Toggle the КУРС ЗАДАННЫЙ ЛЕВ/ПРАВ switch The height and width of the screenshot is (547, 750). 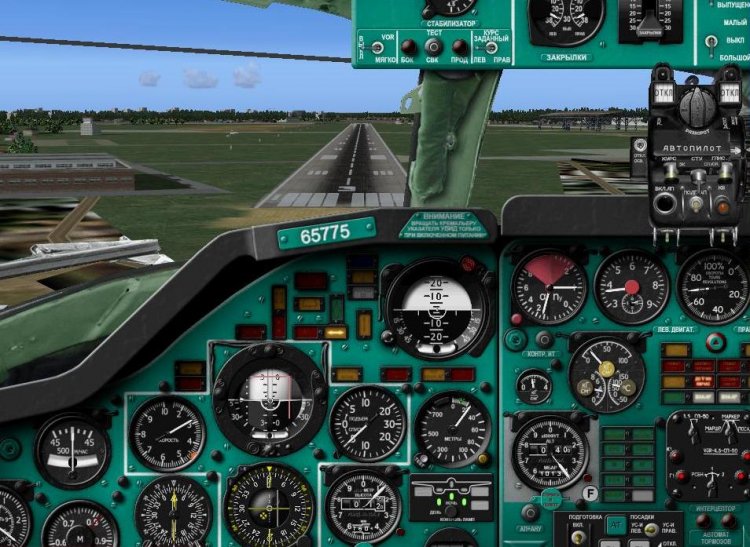point(491,46)
